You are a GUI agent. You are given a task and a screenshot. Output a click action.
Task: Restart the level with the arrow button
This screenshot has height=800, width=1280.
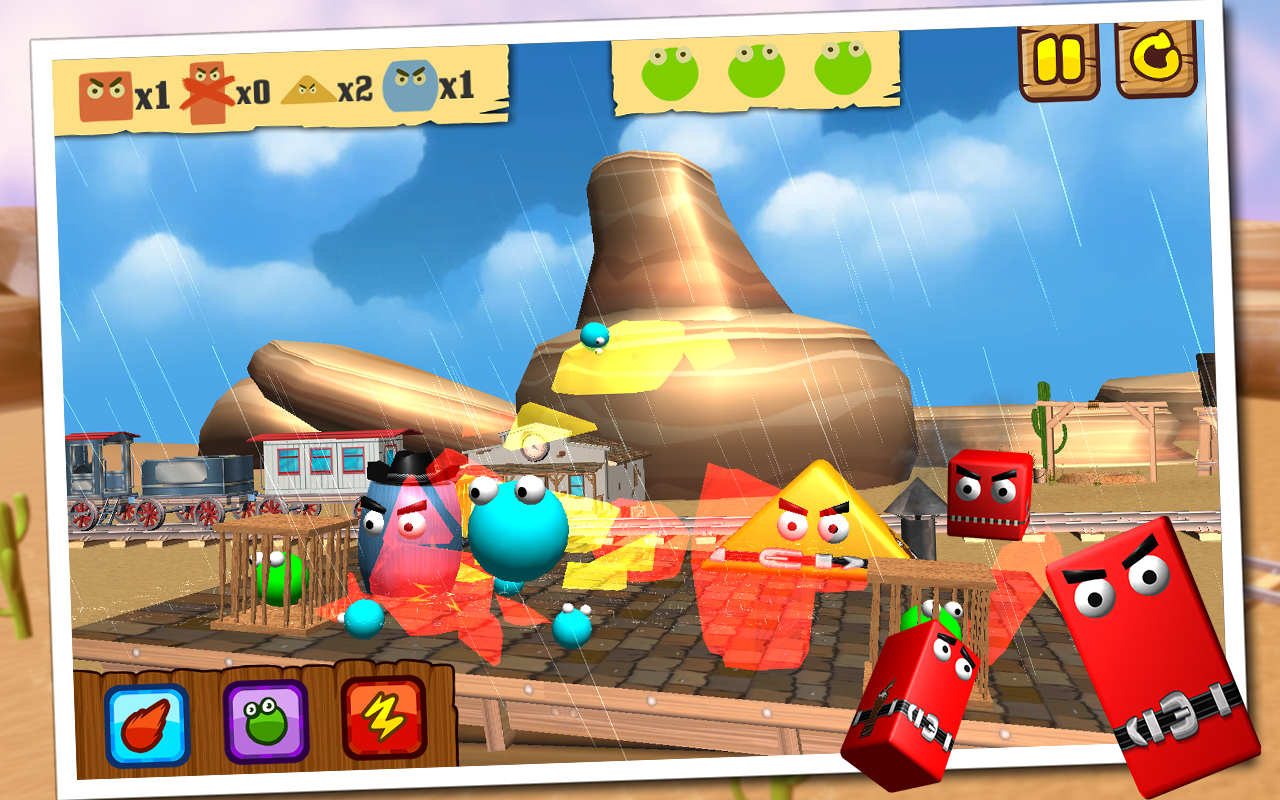[1156, 60]
